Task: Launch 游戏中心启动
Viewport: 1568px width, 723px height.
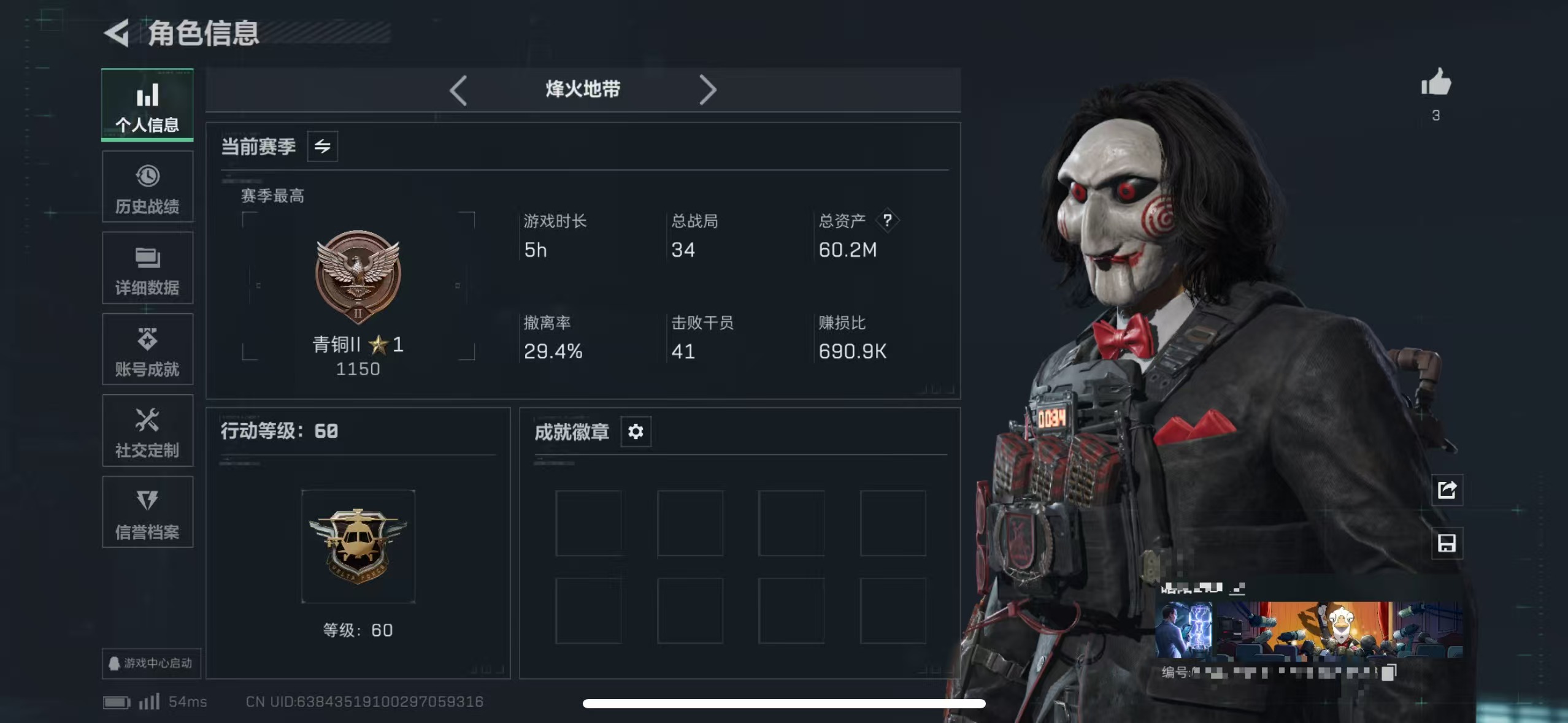Action: click(153, 664)
